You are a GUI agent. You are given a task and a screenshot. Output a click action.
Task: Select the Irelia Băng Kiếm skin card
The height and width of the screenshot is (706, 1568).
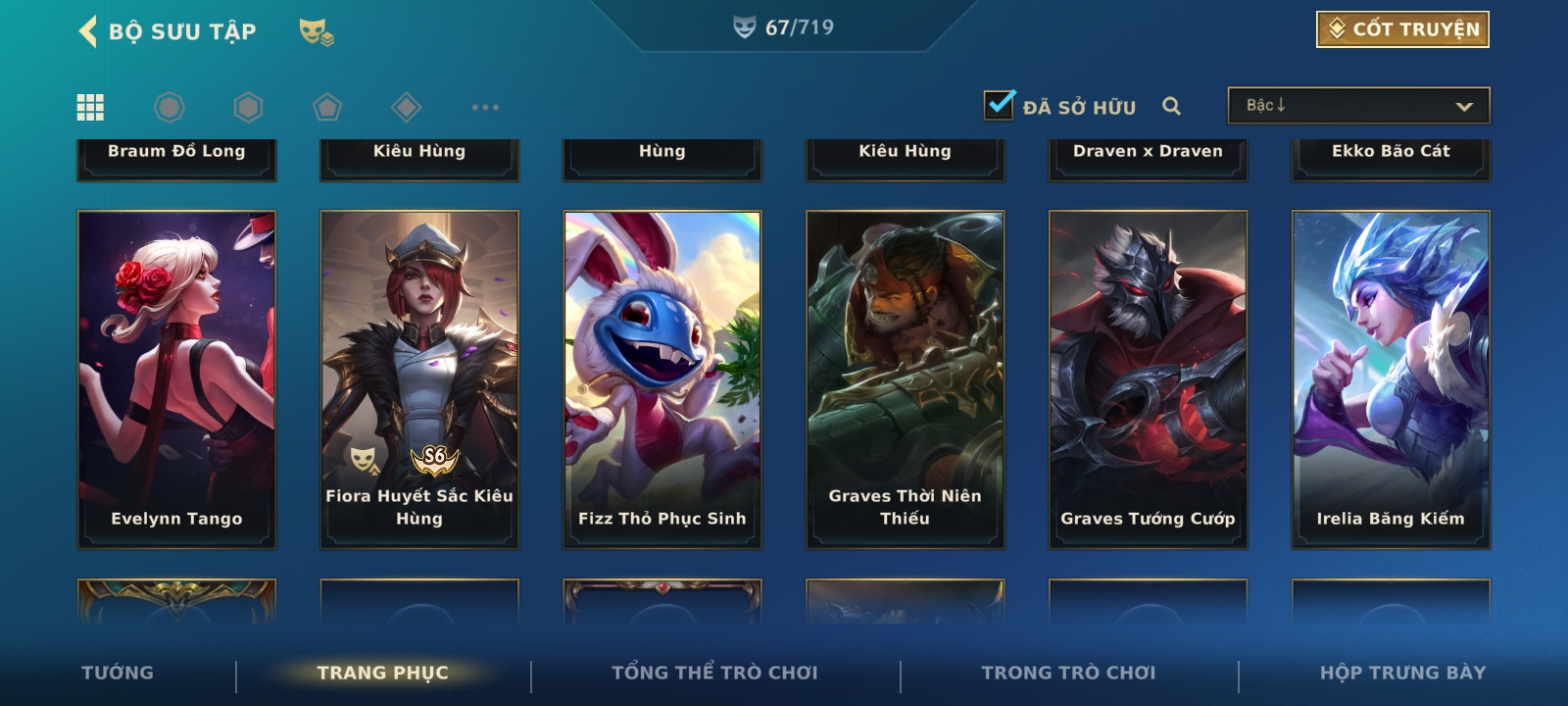click(1391, 378)
